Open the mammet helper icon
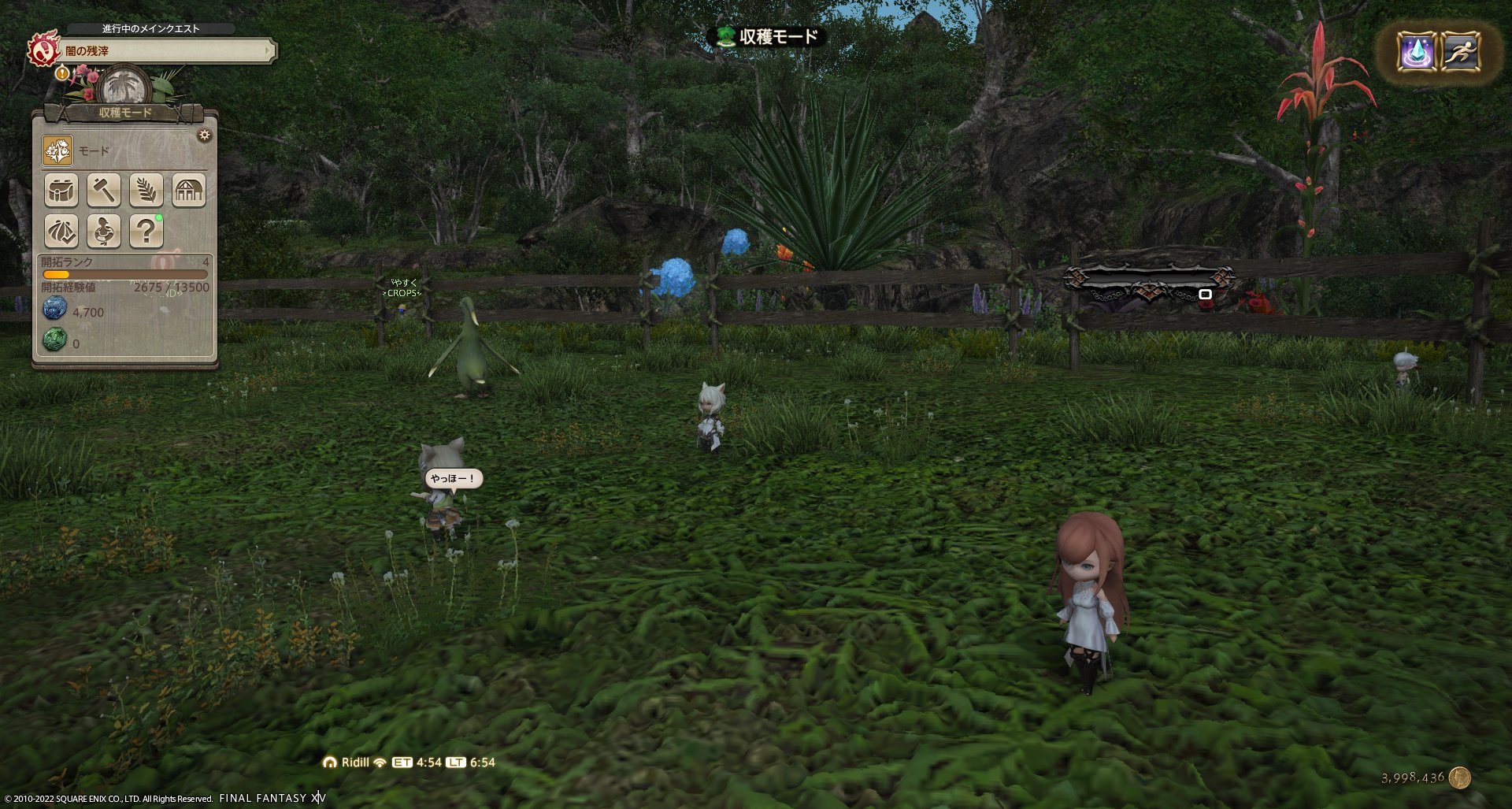 pyautogui.click(x=103, y=232)
